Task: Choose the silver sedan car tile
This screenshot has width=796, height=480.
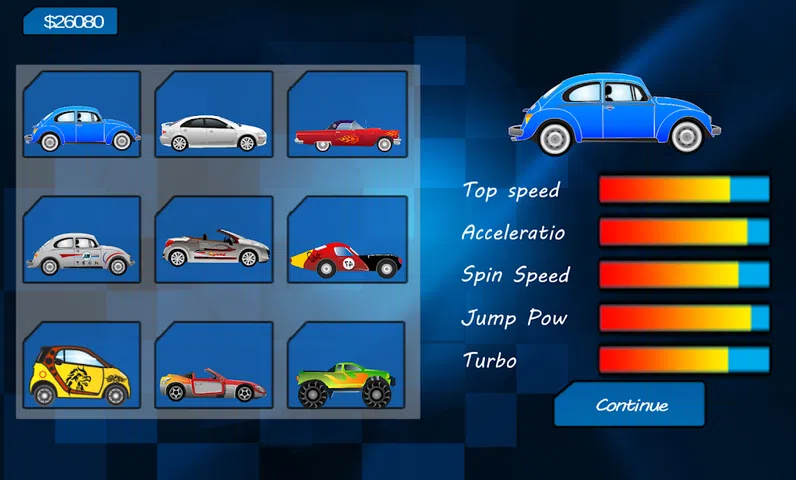Action: click(214, 116)
